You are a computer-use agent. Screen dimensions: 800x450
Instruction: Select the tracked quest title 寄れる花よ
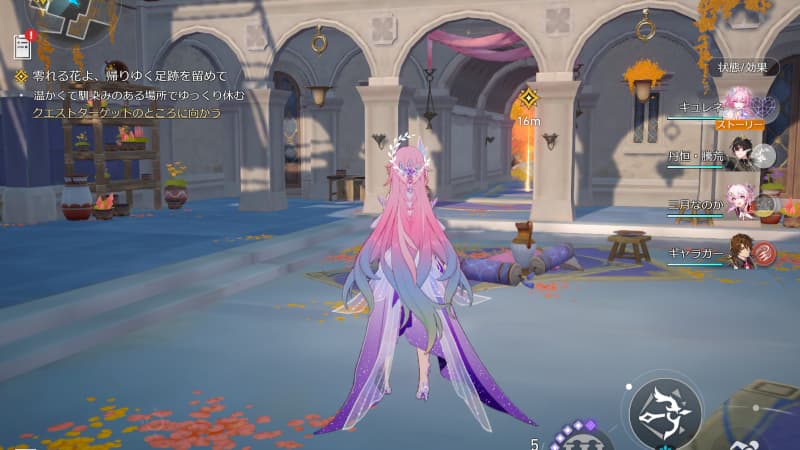click(129, 76)
